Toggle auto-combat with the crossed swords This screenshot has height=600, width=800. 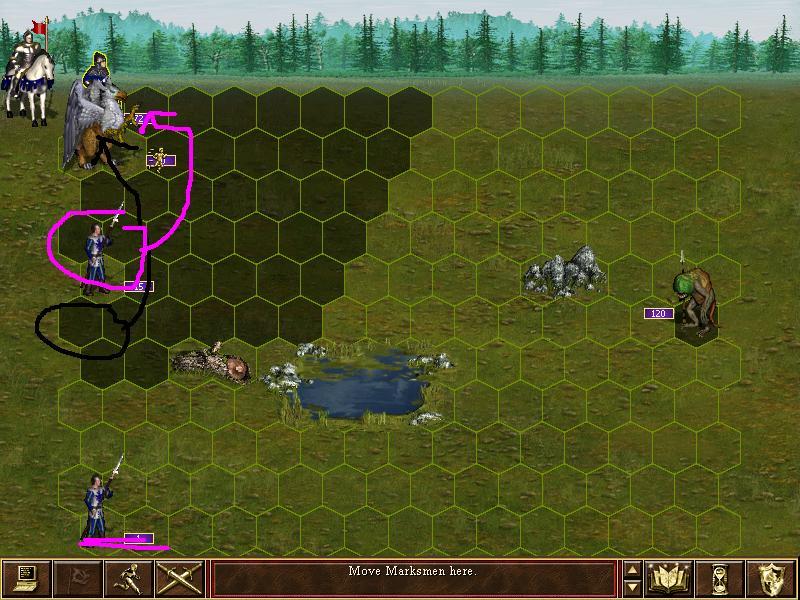coord(180,578)
